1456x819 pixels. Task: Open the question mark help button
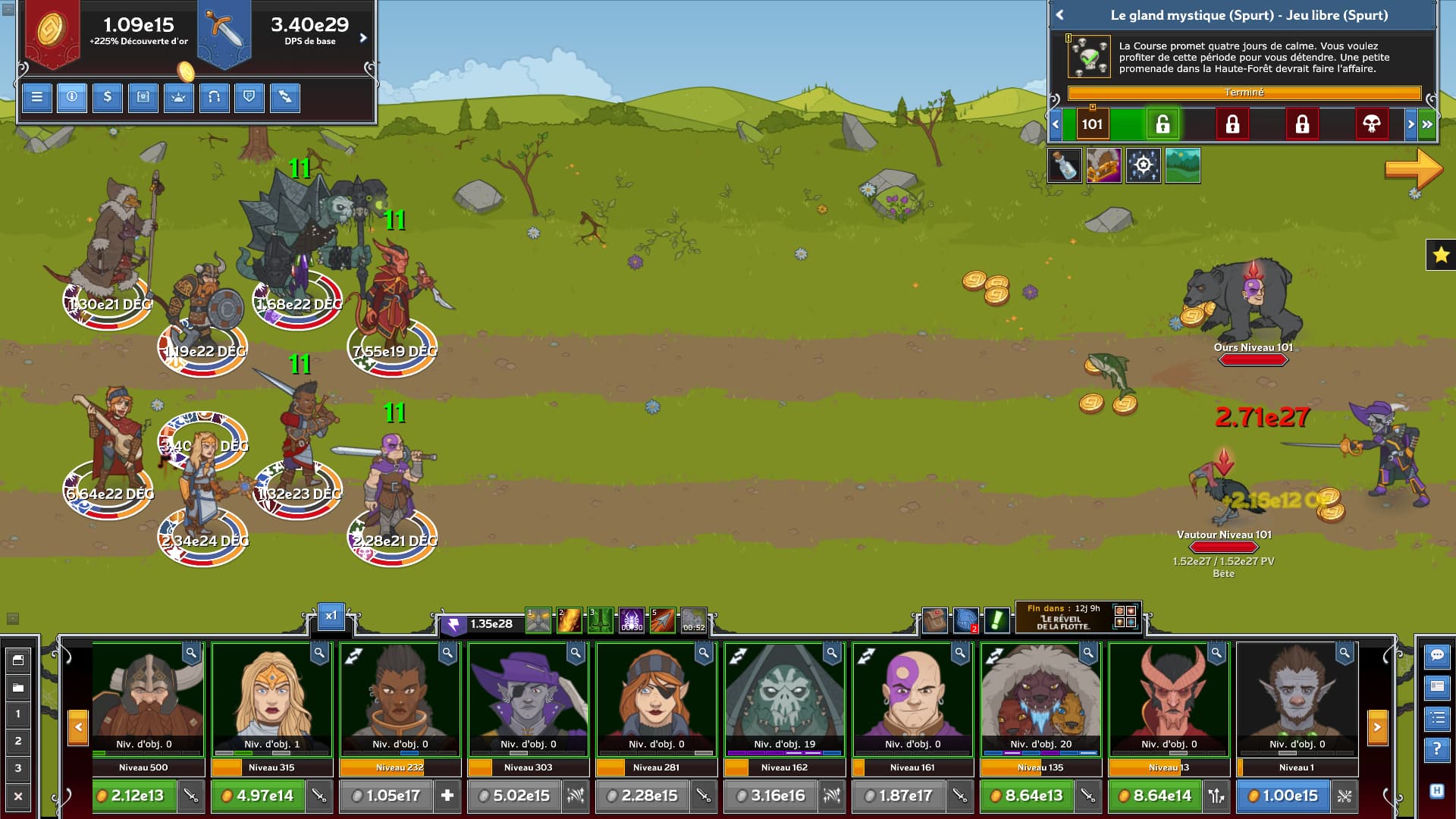click(x=1437, y=749)
